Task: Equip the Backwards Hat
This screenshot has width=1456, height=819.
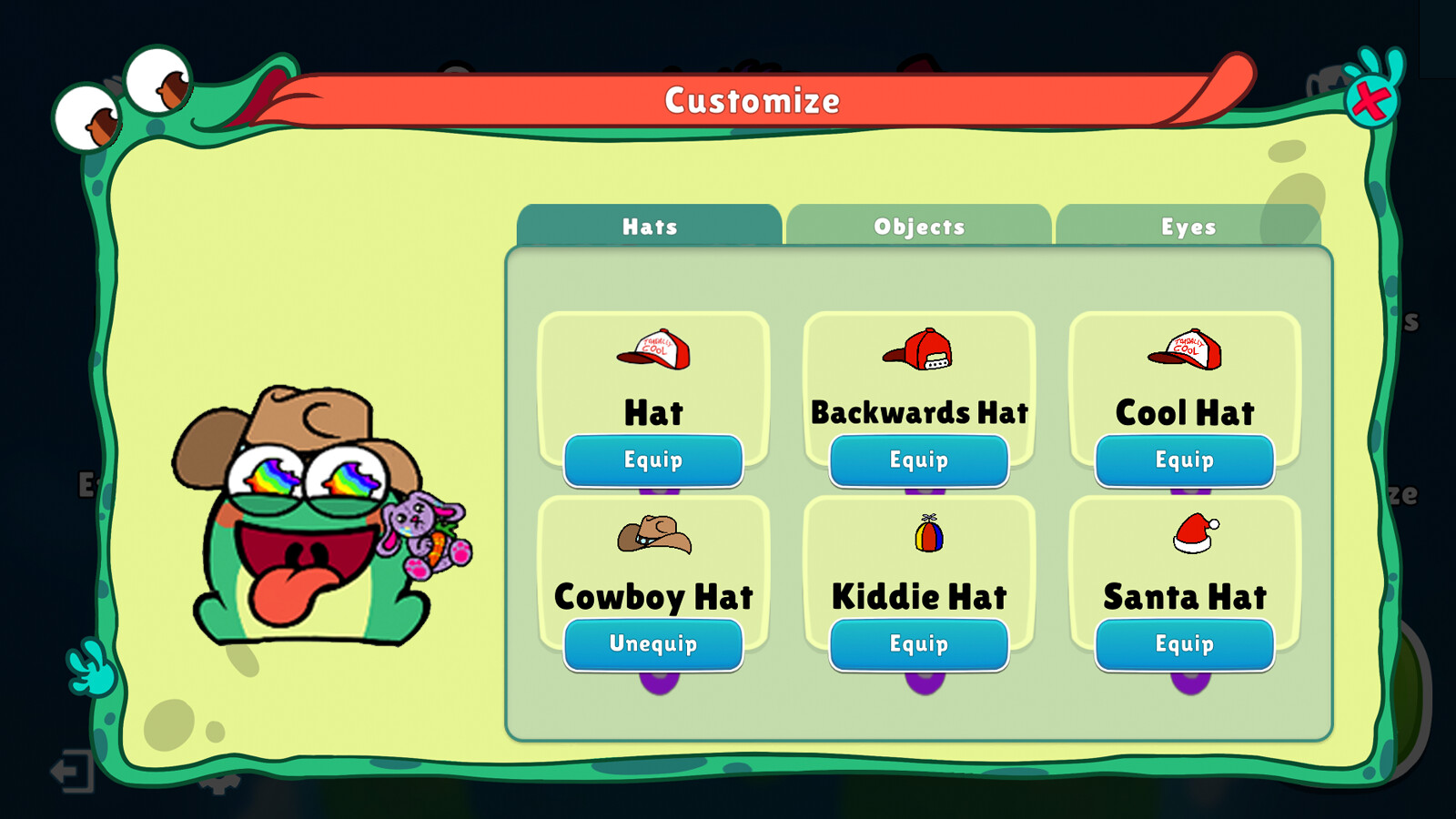Action: 919,460
